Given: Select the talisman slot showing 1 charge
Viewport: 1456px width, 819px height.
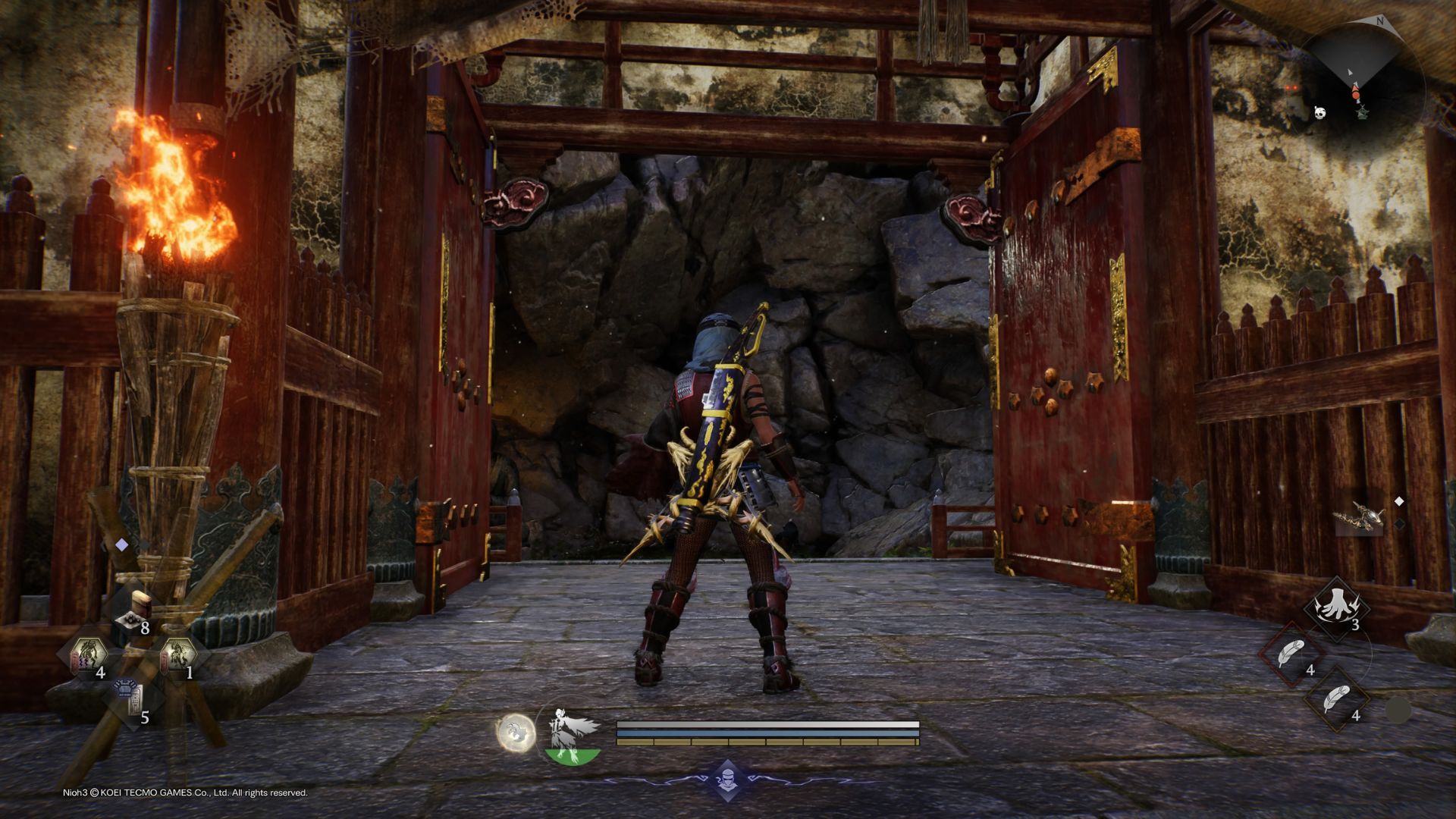Looking at the screenshot, I should coord(177,654).
